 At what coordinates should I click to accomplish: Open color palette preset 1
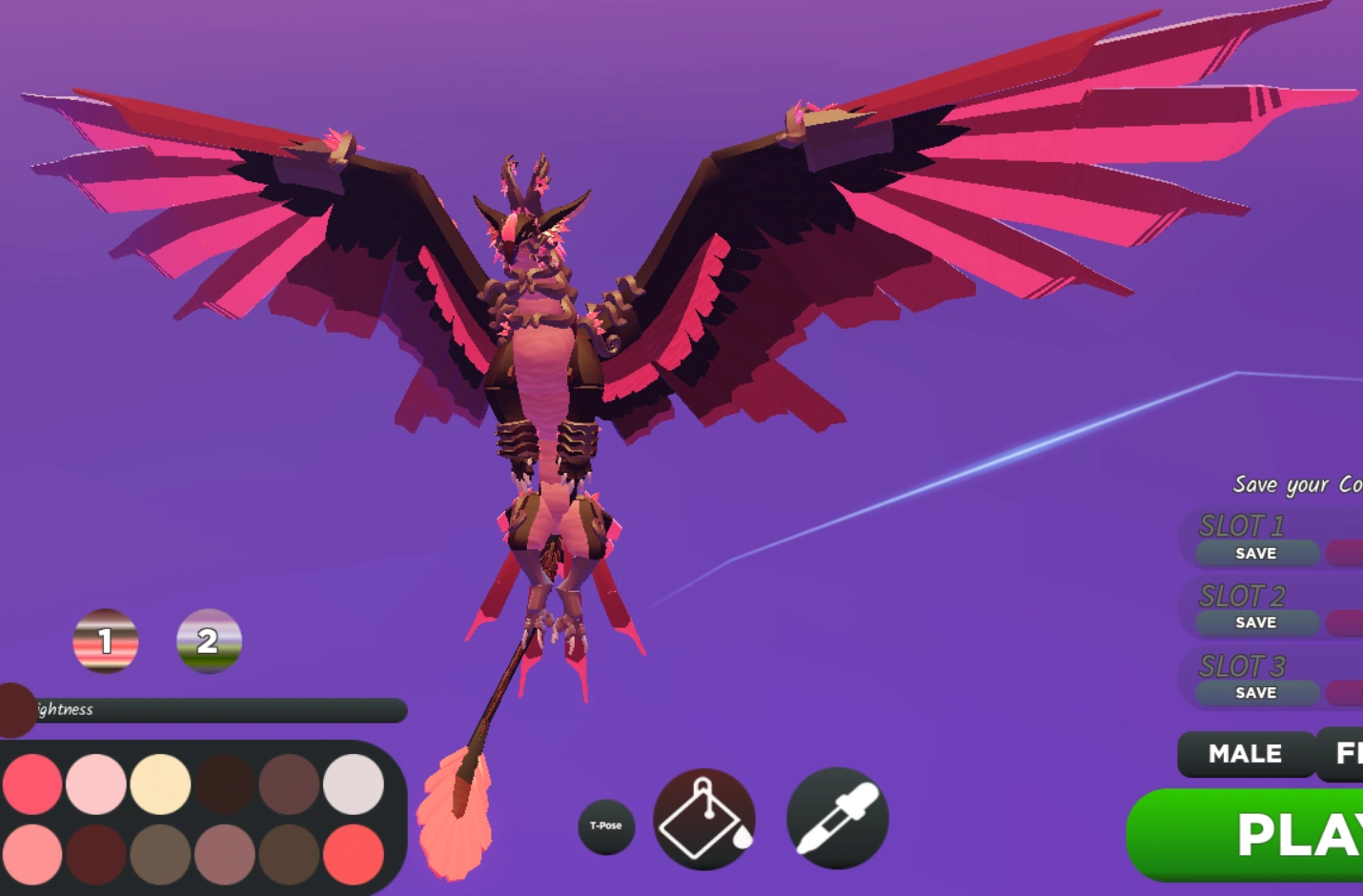pos(105,641)
